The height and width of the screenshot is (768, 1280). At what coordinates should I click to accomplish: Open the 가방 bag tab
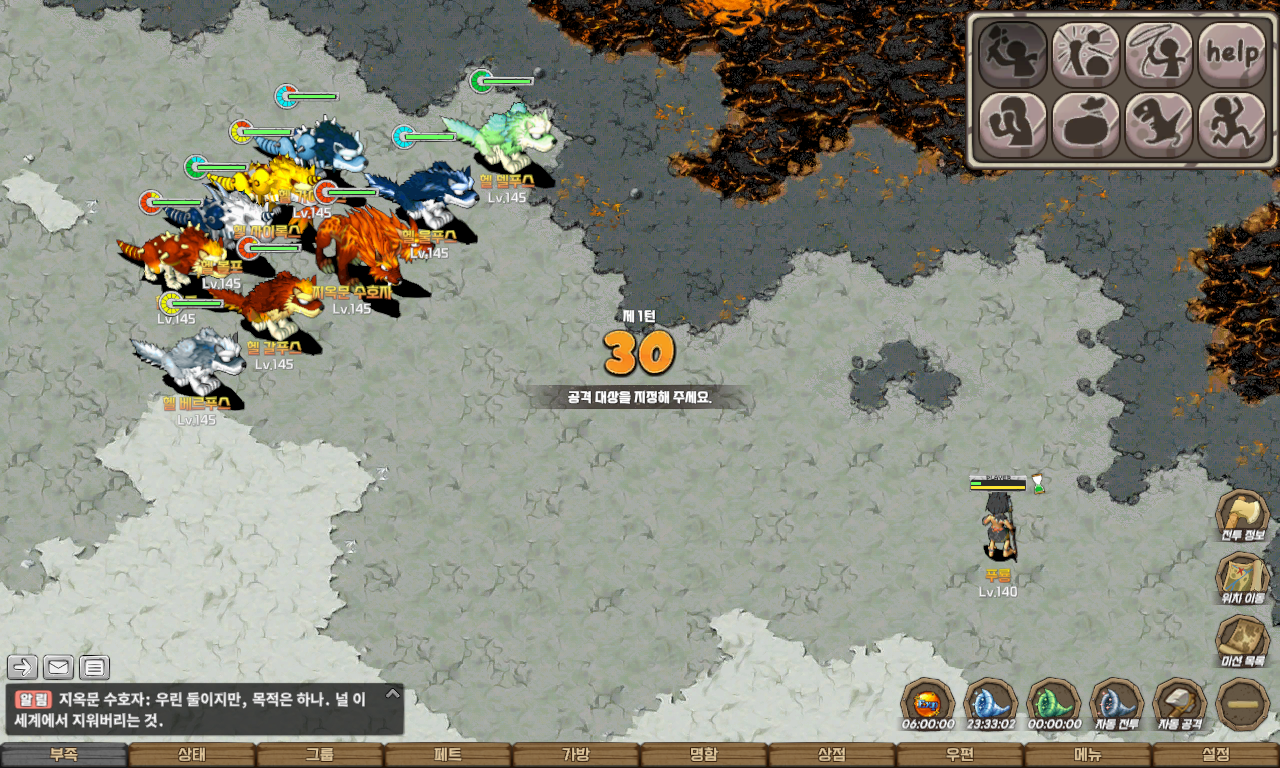pyautogui.click(x=576, y=755)
